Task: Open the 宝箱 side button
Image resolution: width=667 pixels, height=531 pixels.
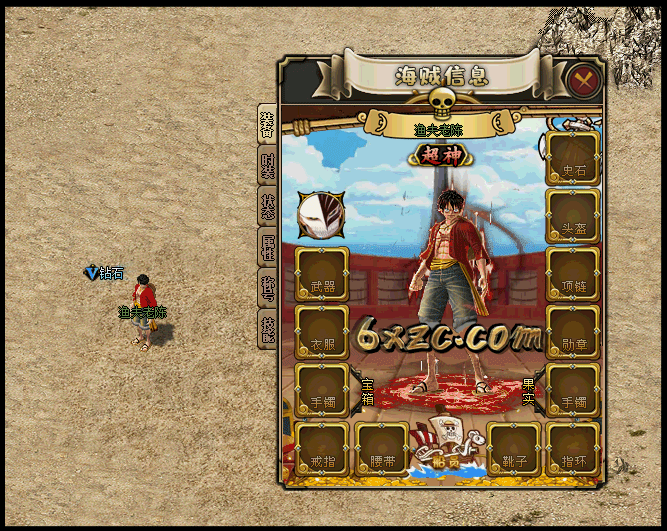Action: (367, 392)
